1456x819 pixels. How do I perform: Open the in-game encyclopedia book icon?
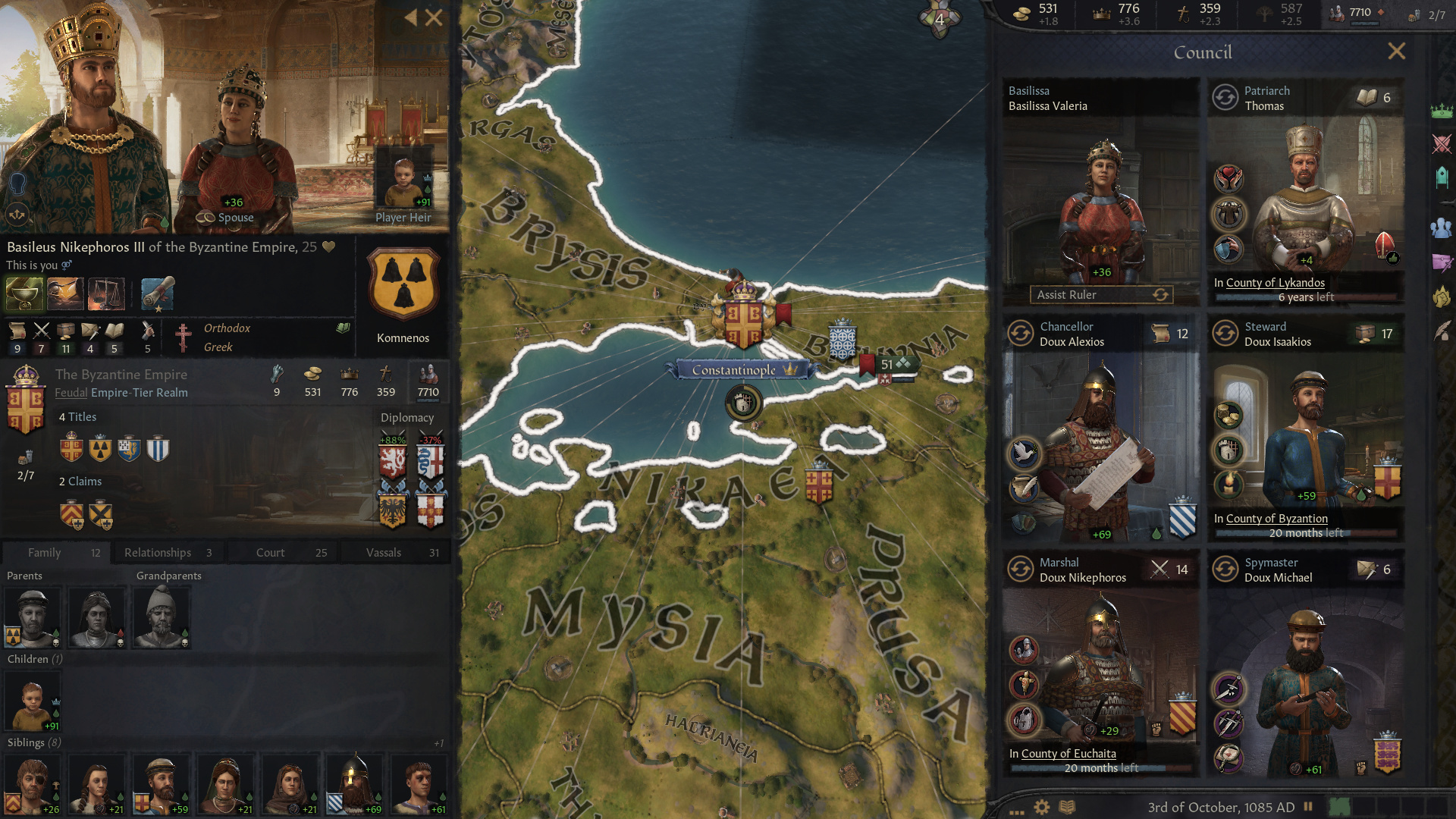(1068, 807)
